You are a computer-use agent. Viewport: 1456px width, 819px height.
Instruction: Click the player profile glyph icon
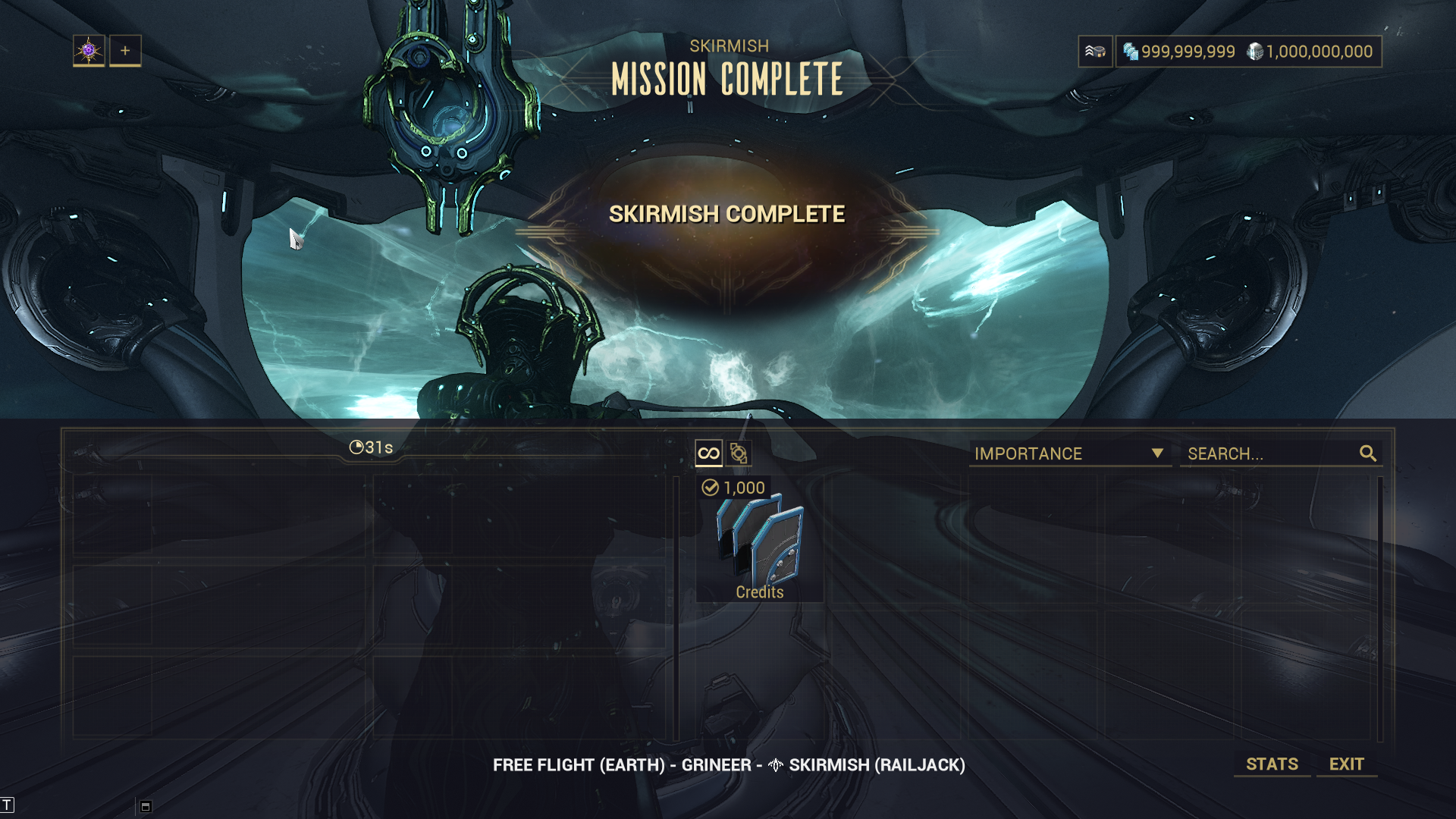89,51
